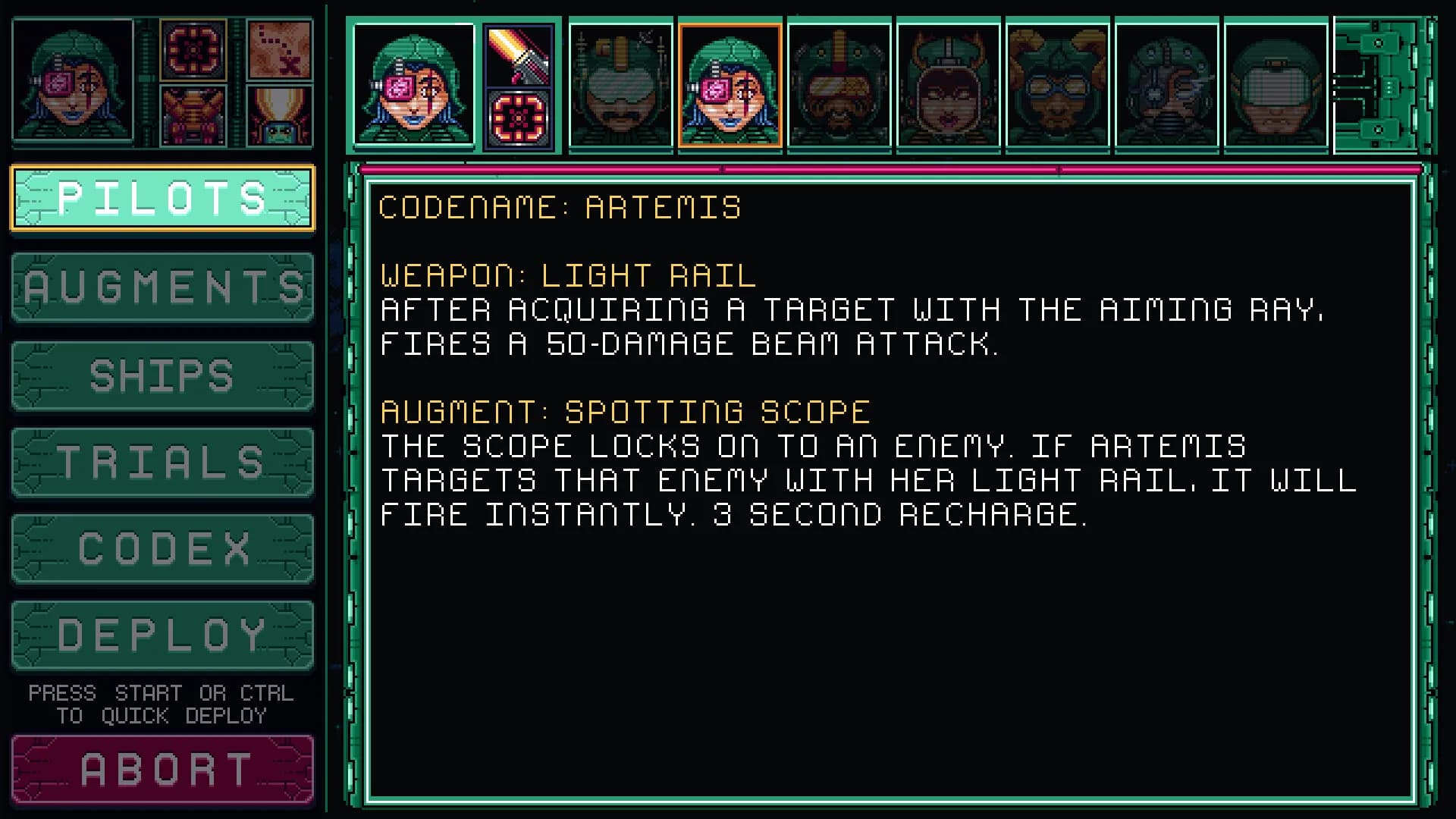Click the Light Rail weapon icon

tap(519, 55)
